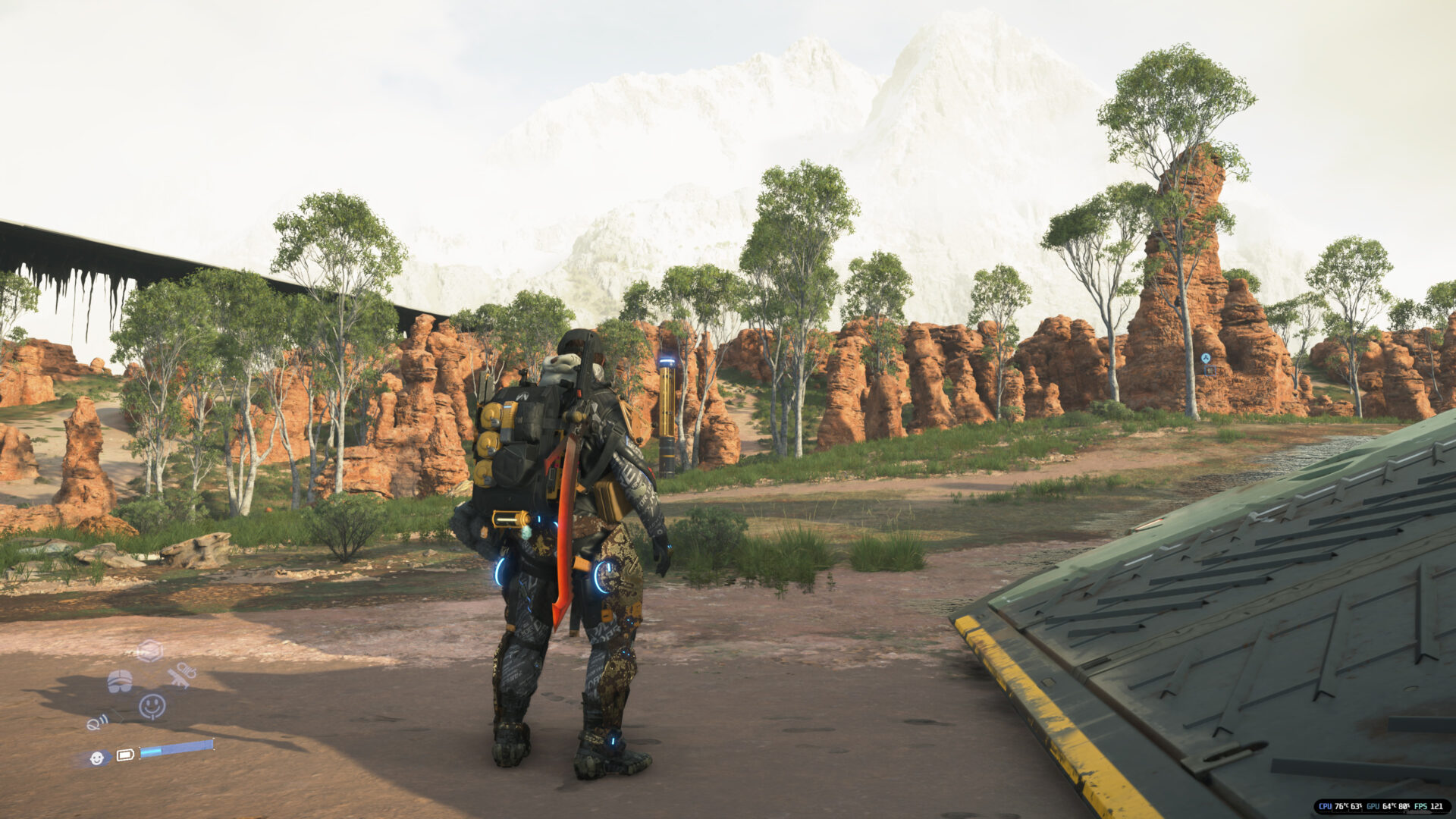The image size is (1456, 819).
Task: Choose the rifle and rope weapon icon
Action: tap(182, 674)
